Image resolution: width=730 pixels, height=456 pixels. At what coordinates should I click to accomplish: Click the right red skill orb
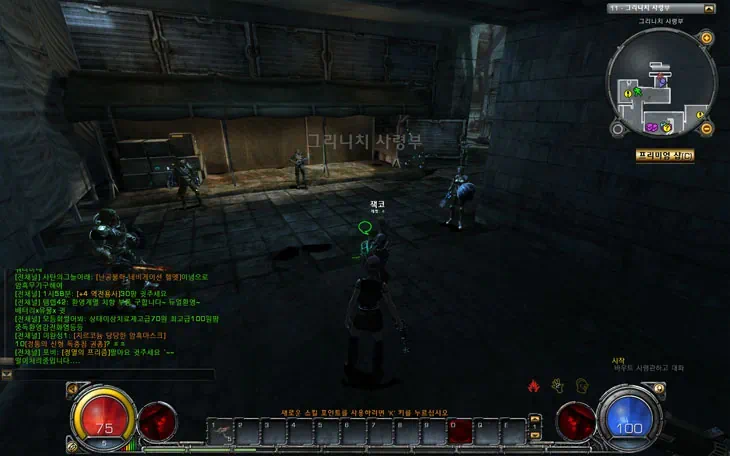pyautogui.click(x=575, y=419)
